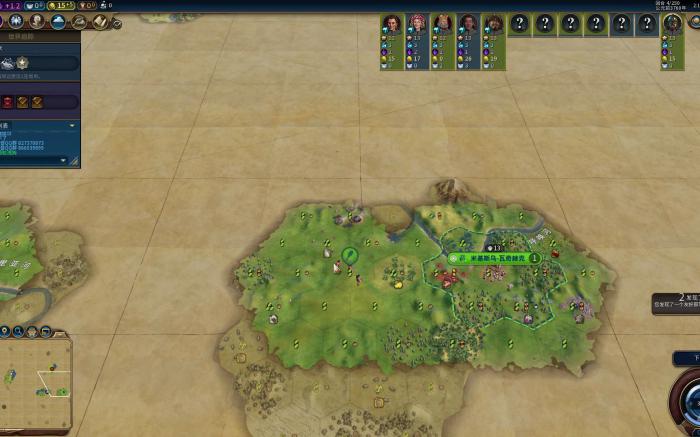Toggle the small round arrow button beside the toolbar
The height and width of the screenshot is (437, 700).
tap(116, 22)
